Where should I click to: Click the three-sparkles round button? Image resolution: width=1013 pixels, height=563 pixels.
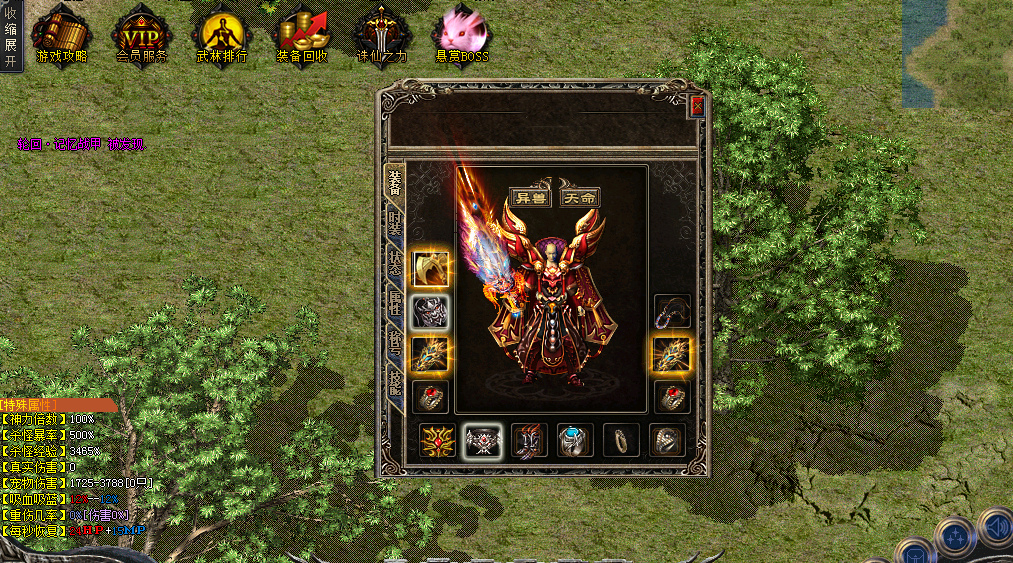tap(954, 535)
